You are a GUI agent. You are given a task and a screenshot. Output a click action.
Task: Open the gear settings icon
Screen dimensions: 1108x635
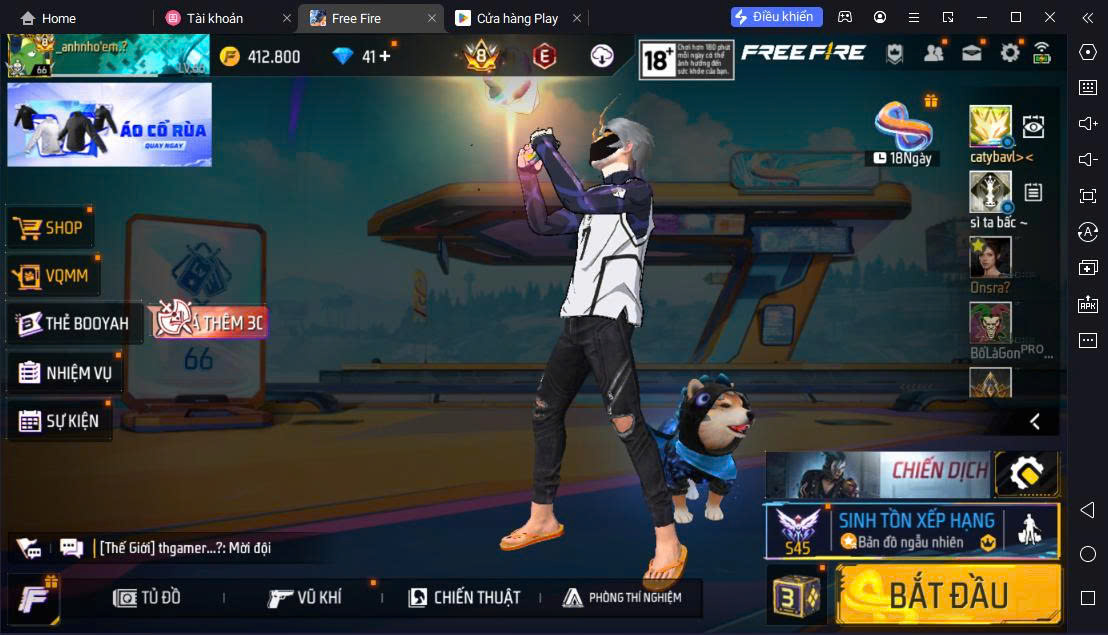click(x=1010, y=54)
